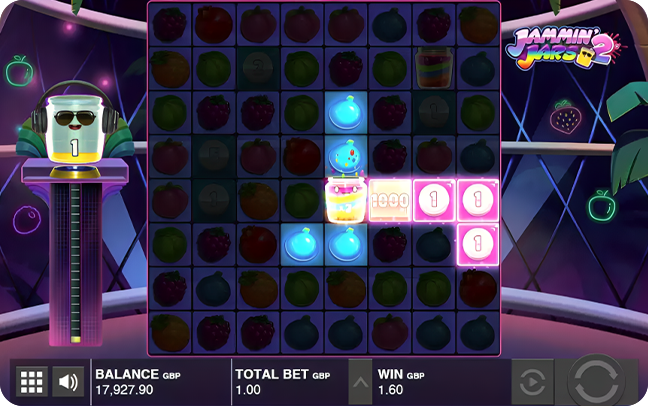
Task: Open the grid menu button
Action: [31, 381]
